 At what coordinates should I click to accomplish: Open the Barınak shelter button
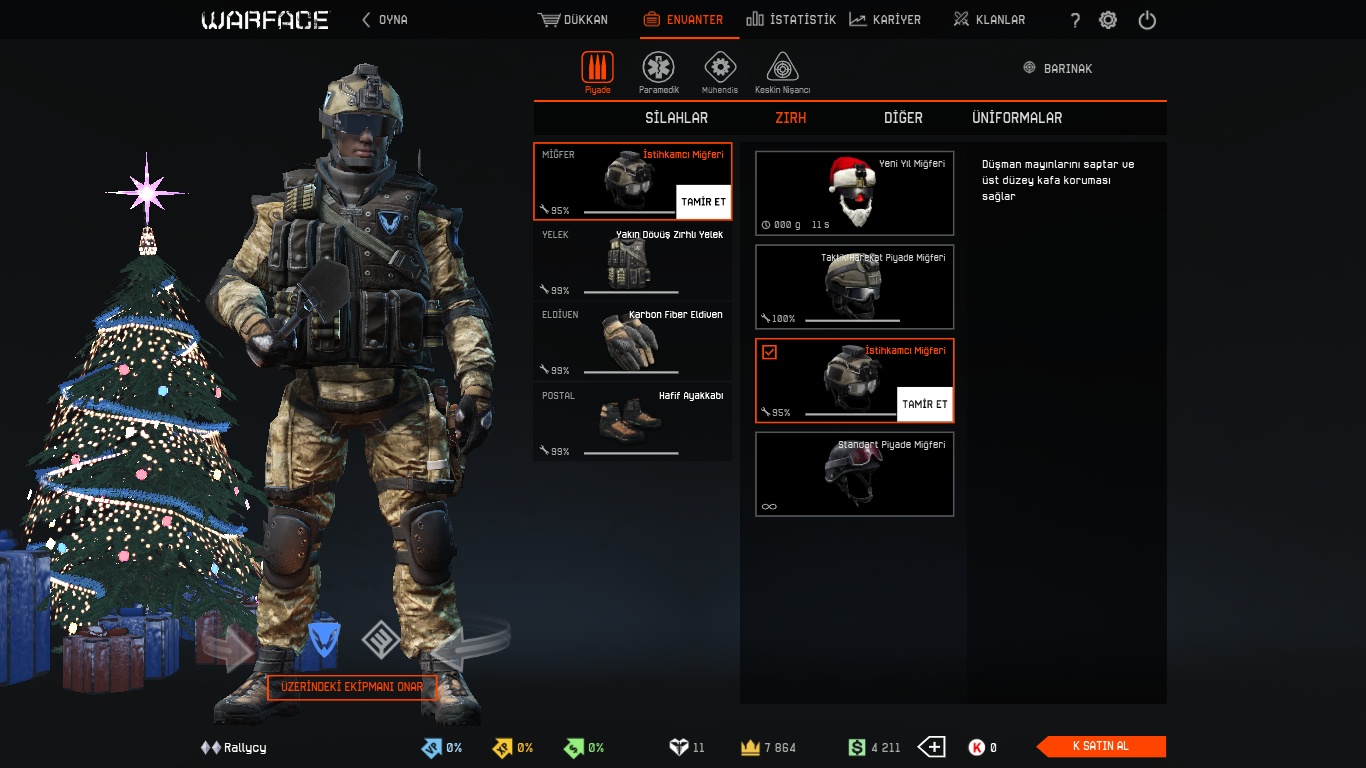pyautogui.click(x=1058, y=68)
